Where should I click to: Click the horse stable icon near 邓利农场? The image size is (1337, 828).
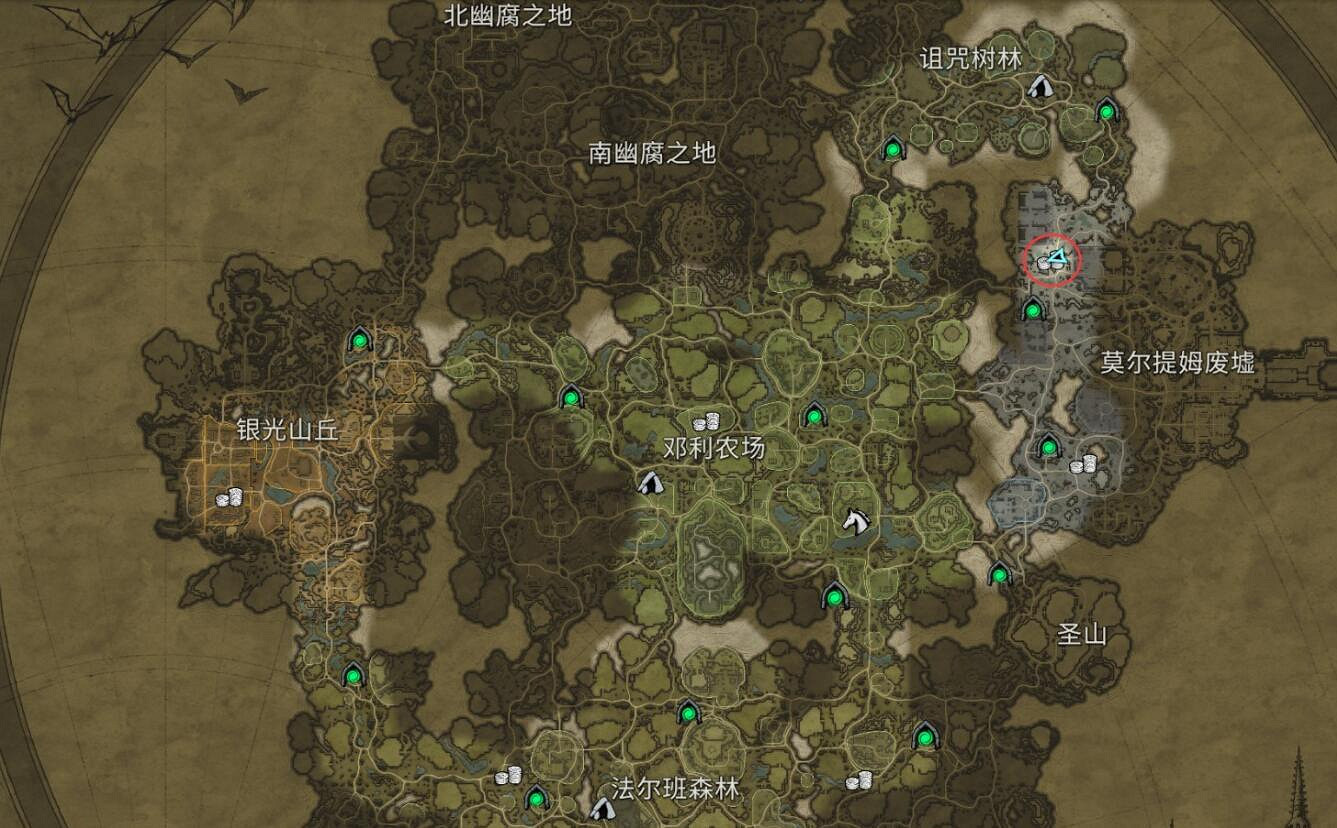pyautogui.click(x=857, y=520)
